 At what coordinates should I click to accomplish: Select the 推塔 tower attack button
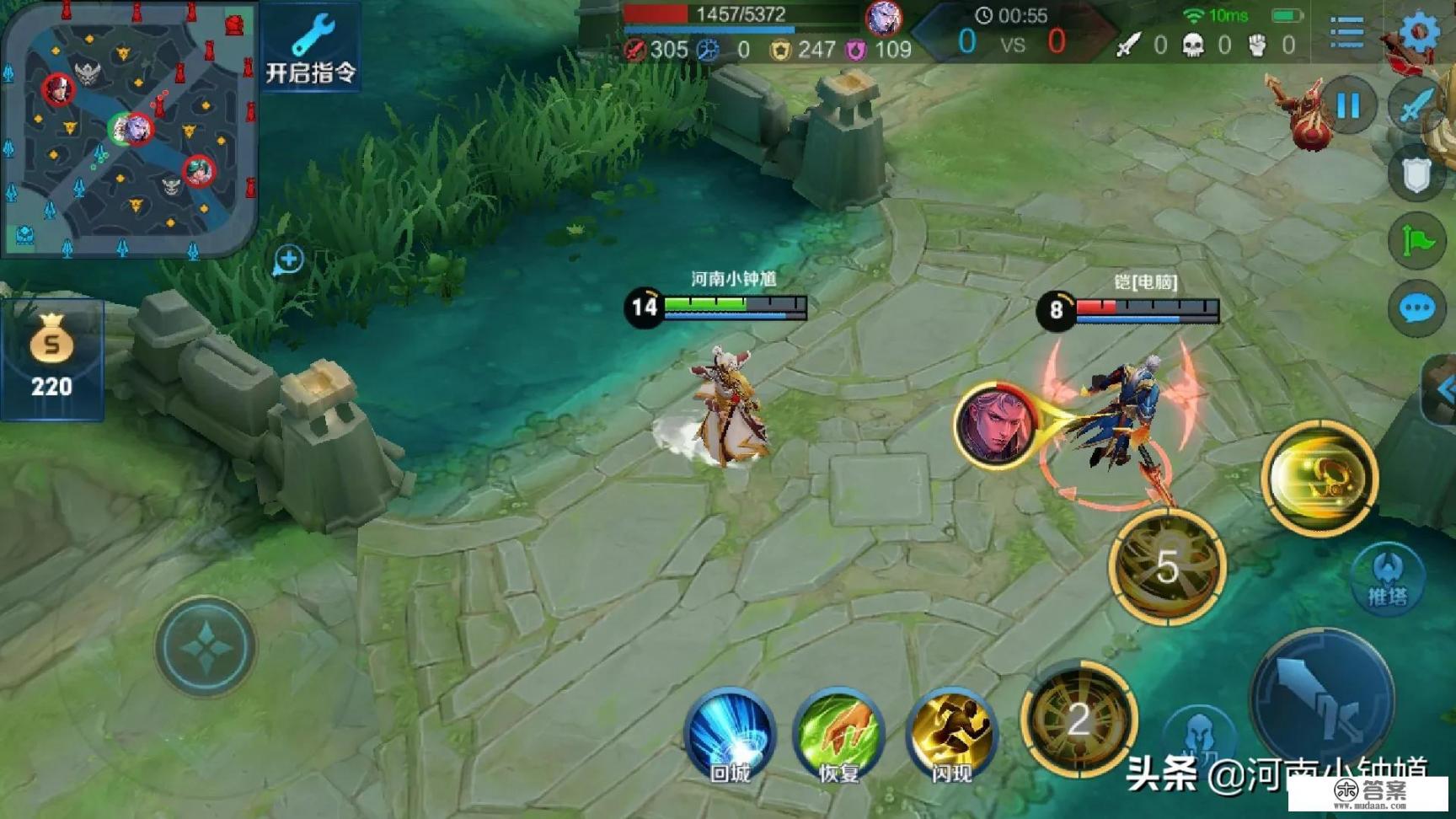[x=1387, y=579]
